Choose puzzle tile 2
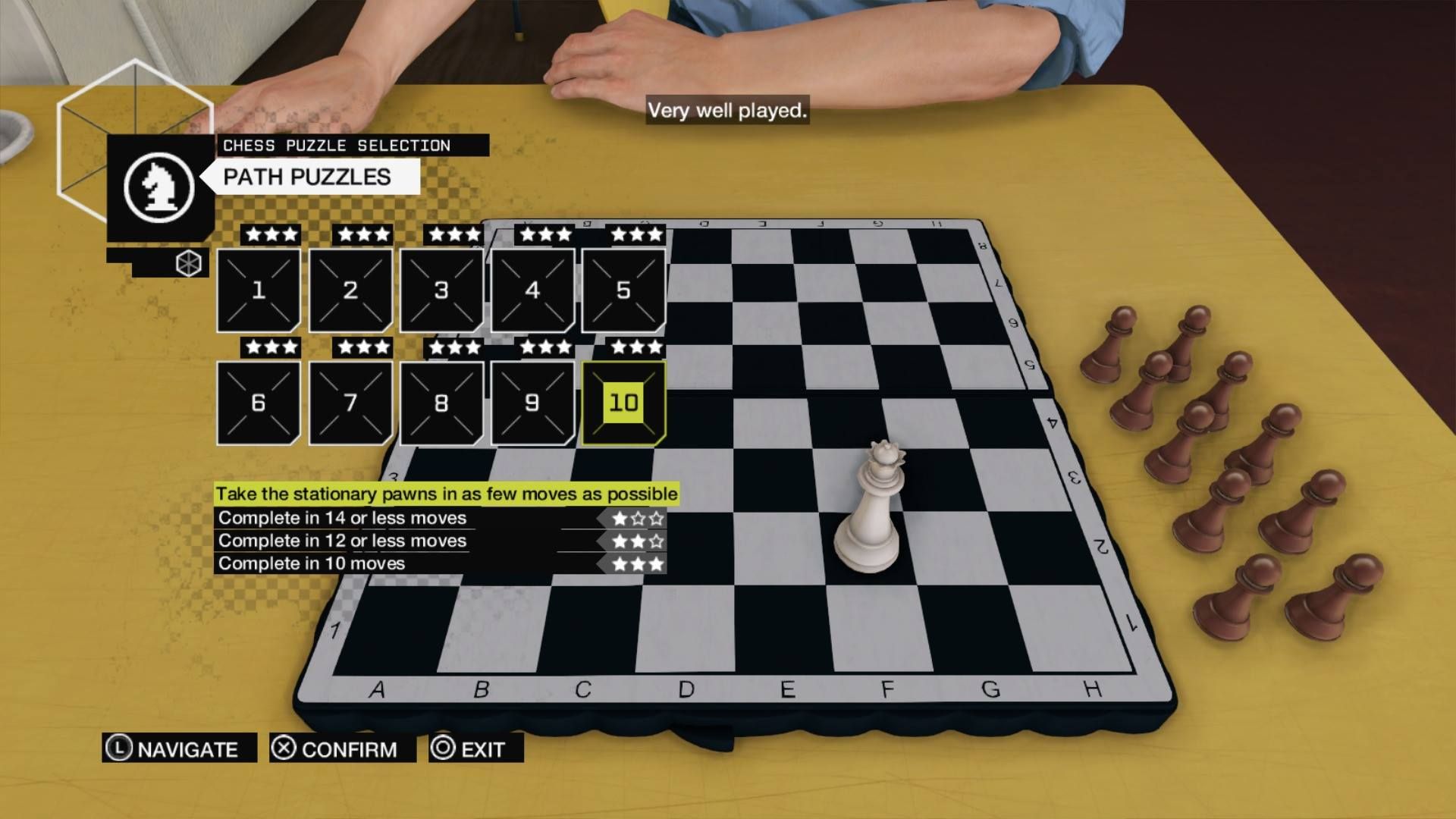1456x819 pixels. pyautogui.click(x=350, y=290)
